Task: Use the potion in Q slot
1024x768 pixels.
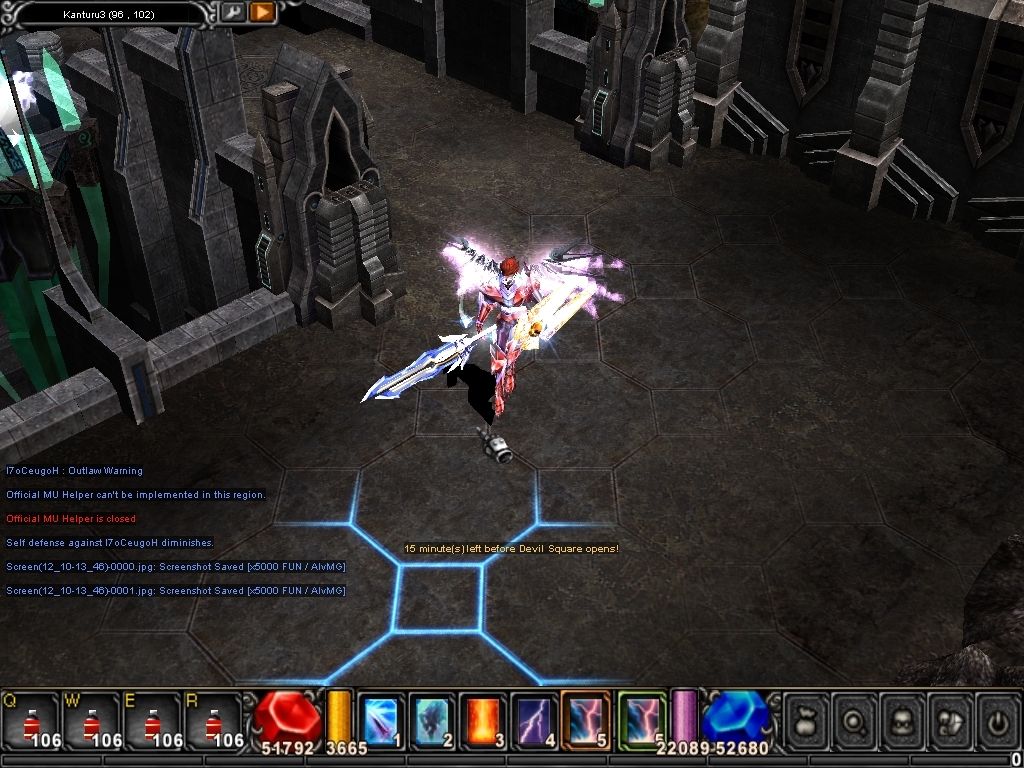Action: tap(28, 720)
